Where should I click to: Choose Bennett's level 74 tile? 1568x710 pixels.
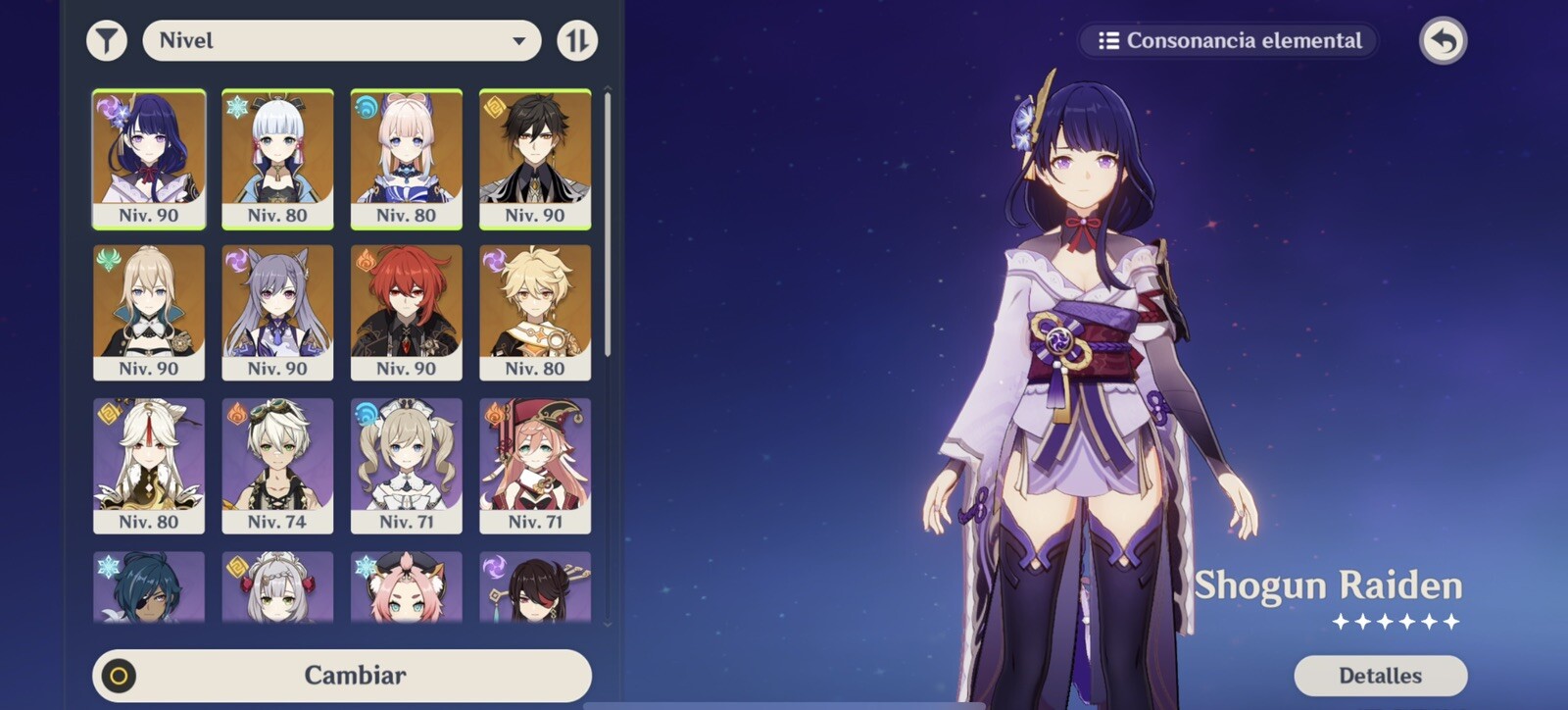click(277, 465)
